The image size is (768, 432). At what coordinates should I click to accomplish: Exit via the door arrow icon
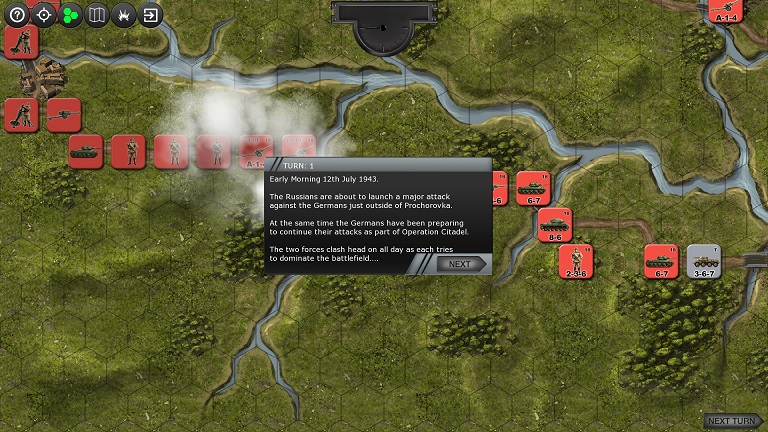pos(150,15)
